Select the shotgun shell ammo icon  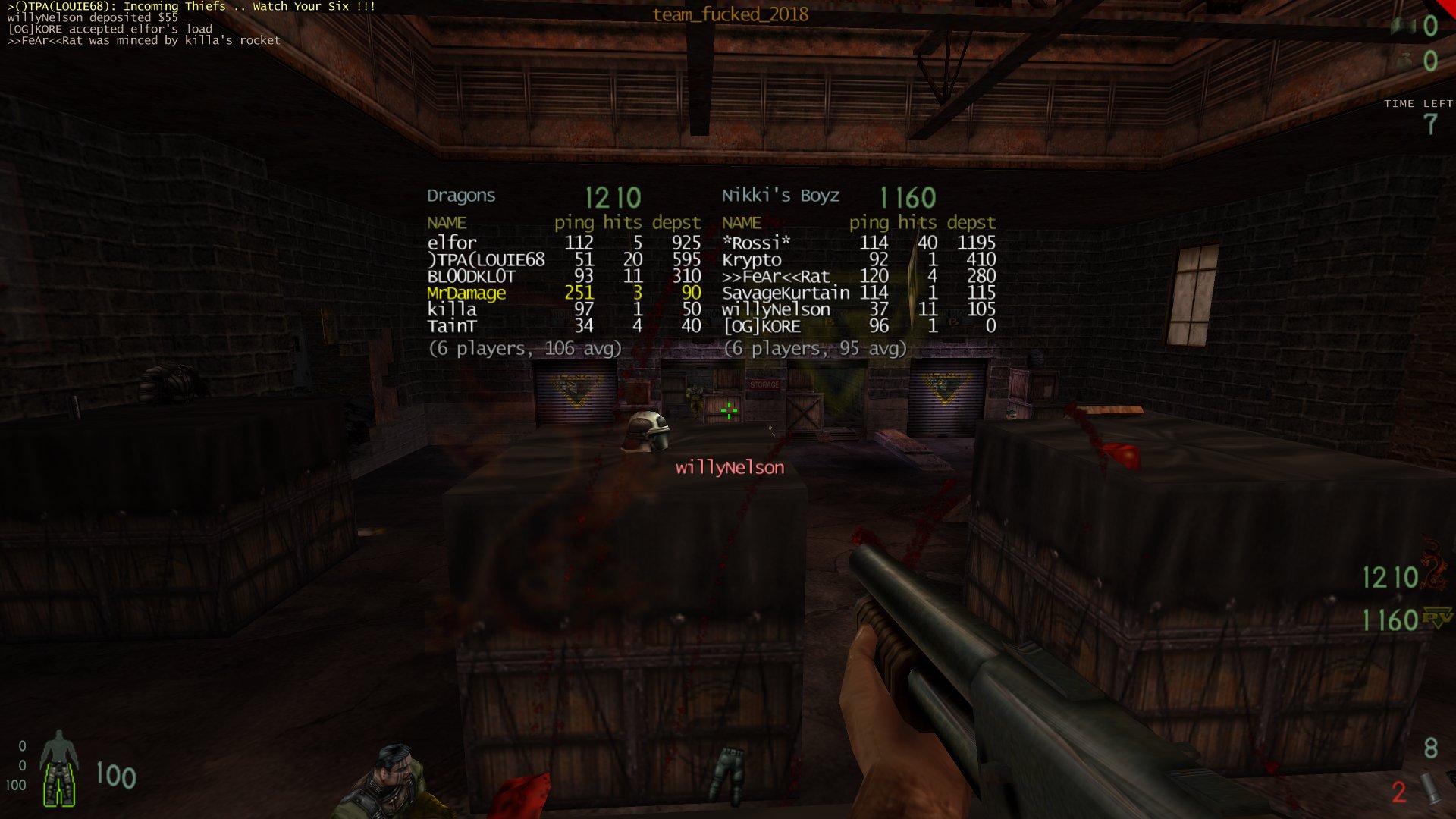pyautogui.click(x=1430, y=789)
